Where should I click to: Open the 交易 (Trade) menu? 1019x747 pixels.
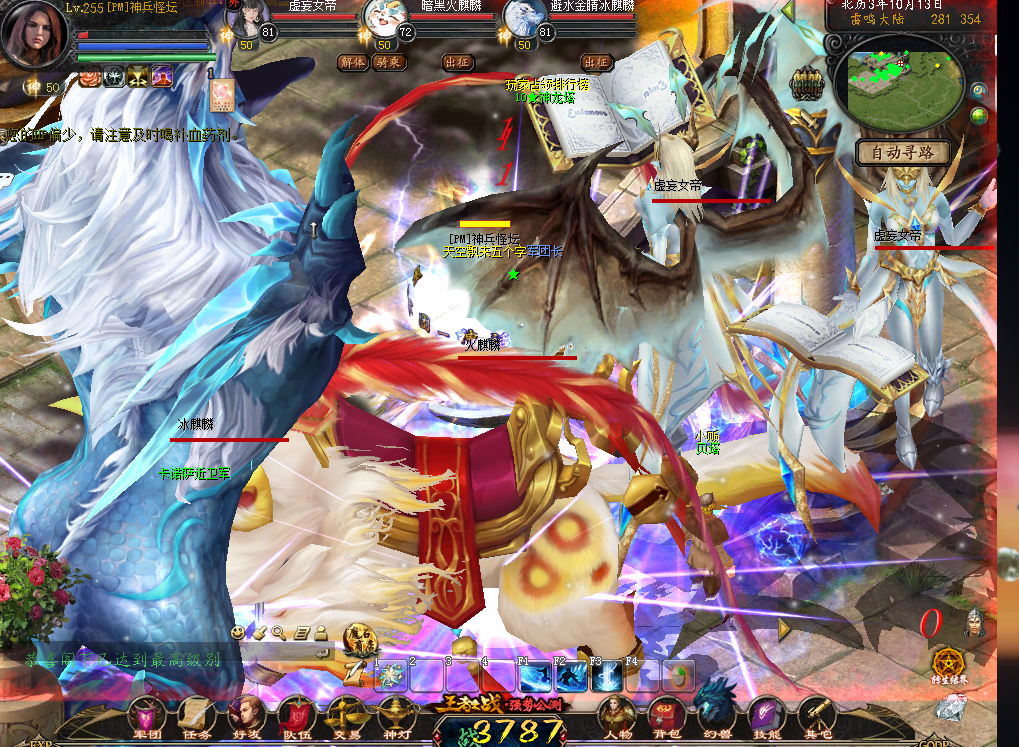click(x=347, y=716)
